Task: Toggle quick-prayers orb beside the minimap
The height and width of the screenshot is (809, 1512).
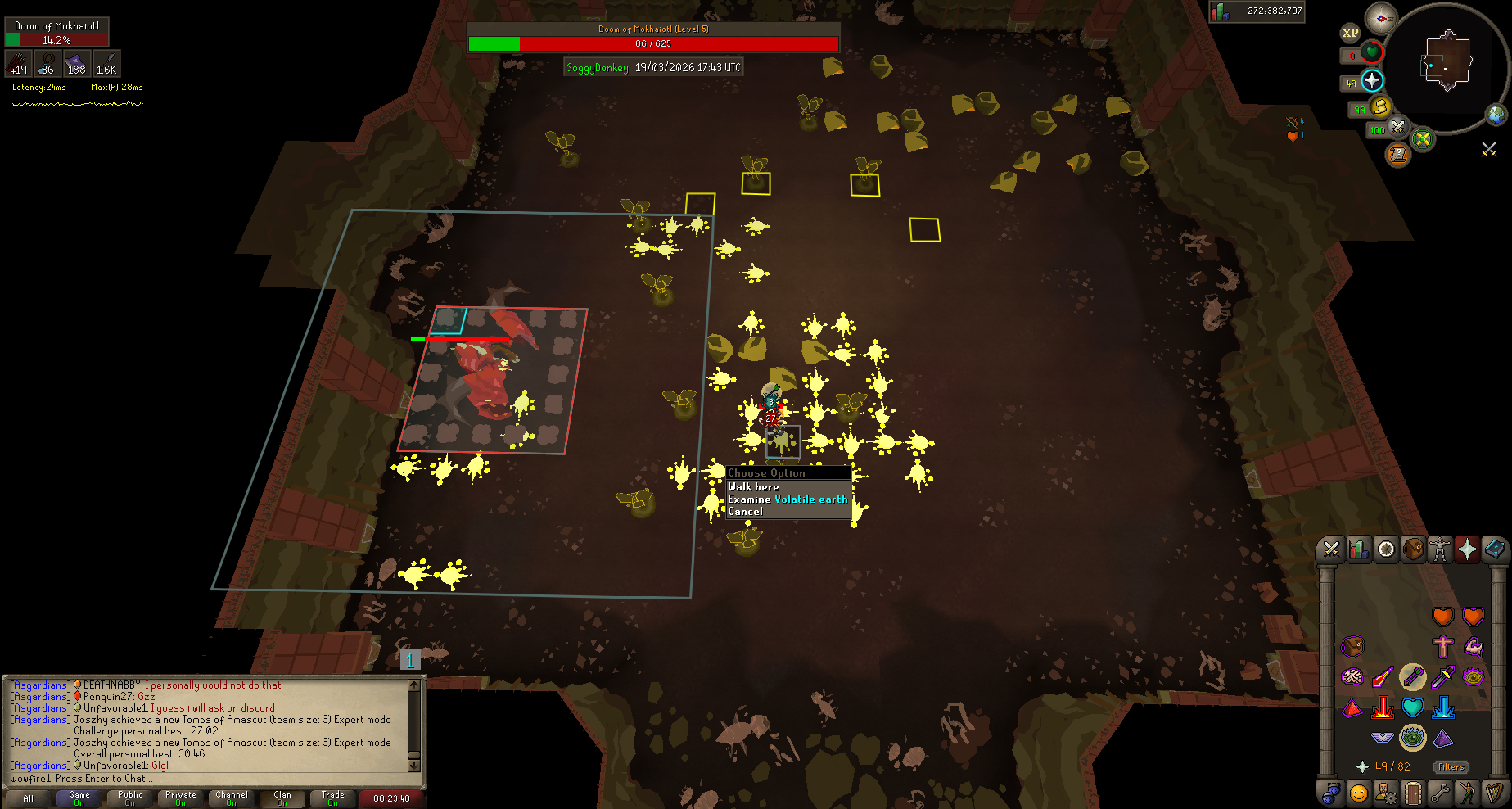Action: [x=1371, y=80]
